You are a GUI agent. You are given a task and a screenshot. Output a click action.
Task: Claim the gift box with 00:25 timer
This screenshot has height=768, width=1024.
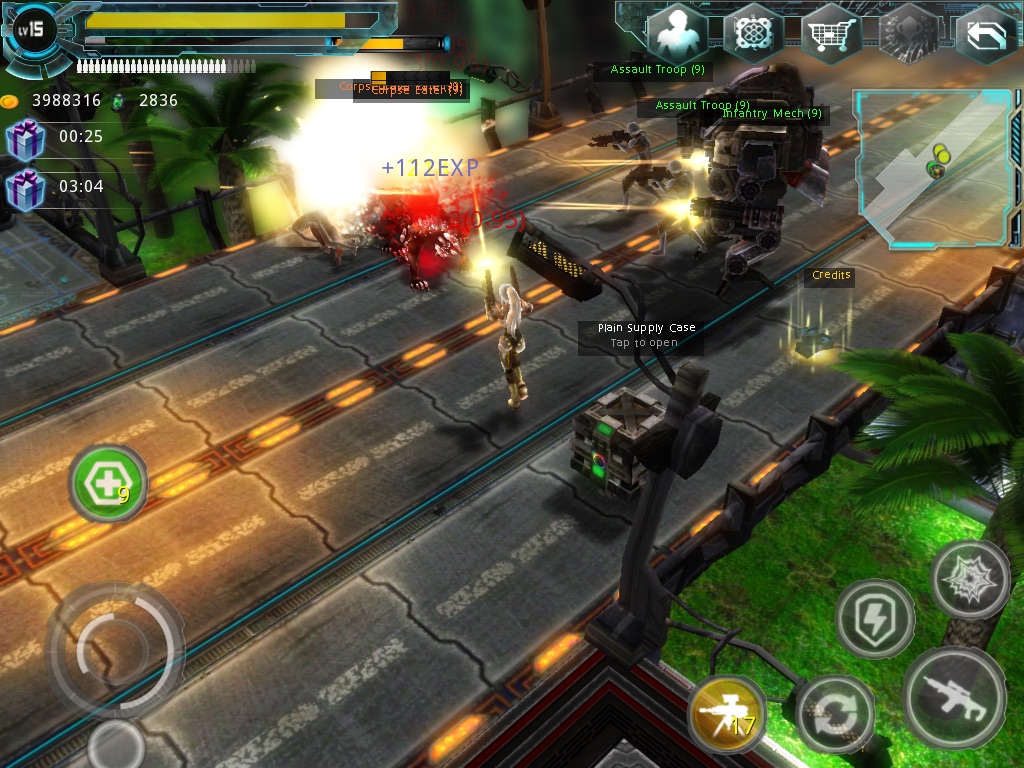tap(25, 138)
